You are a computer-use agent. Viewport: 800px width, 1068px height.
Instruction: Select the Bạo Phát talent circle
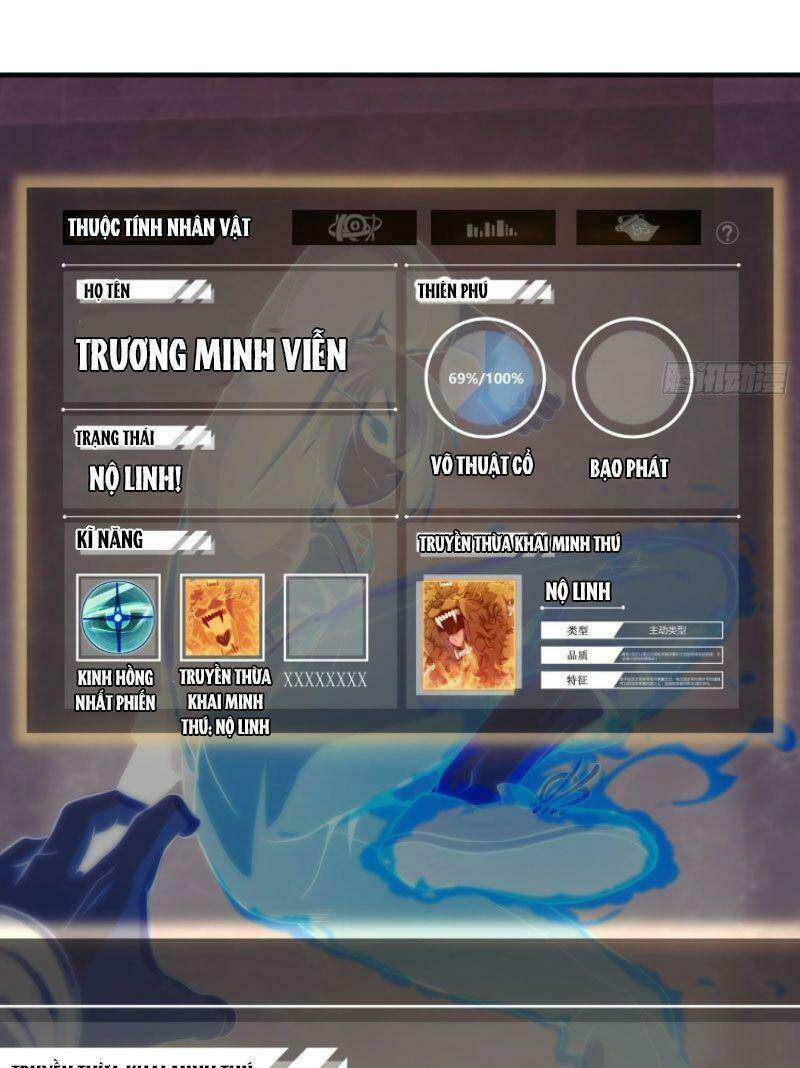632,377
